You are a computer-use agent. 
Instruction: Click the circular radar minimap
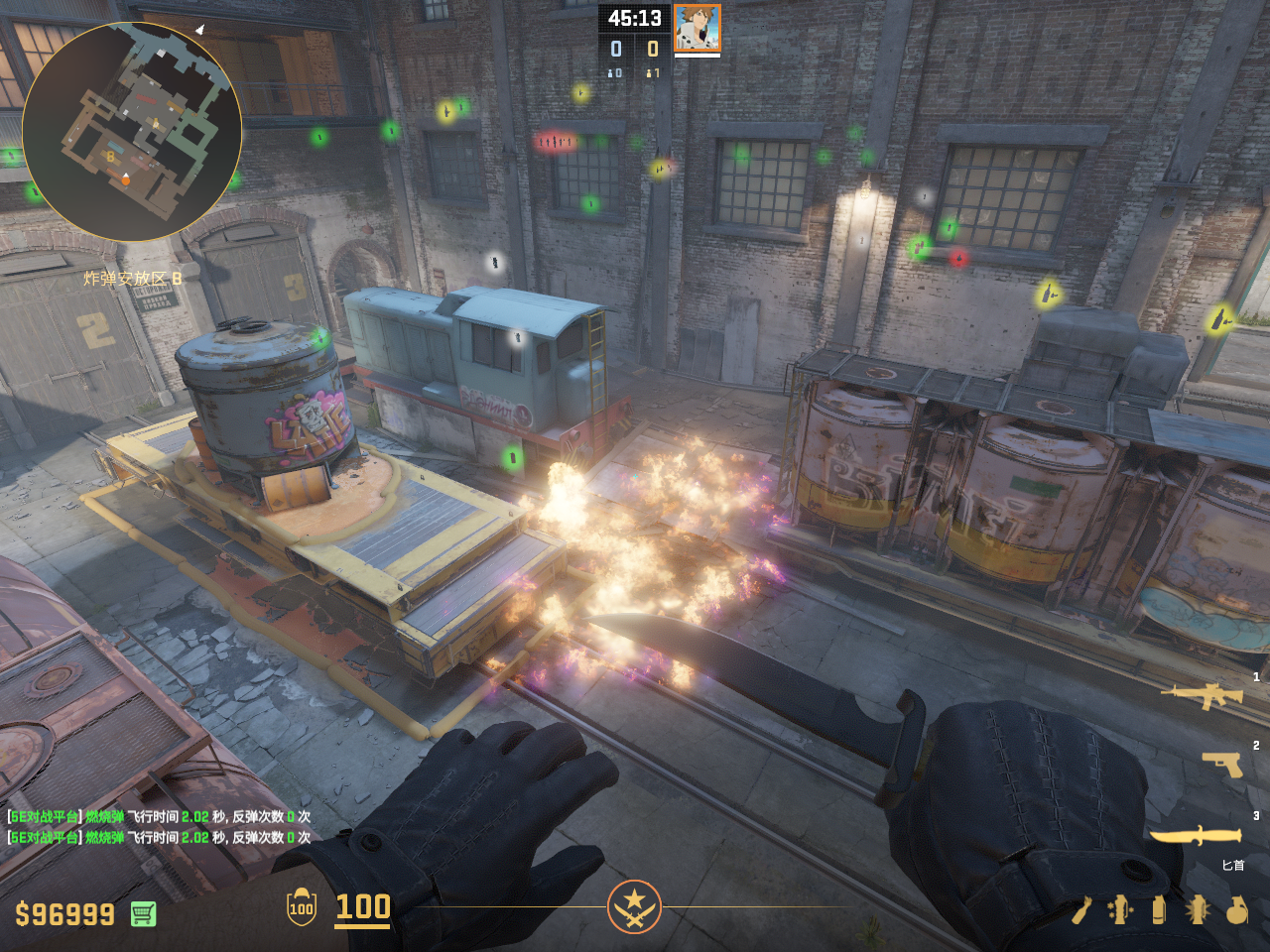132,132
